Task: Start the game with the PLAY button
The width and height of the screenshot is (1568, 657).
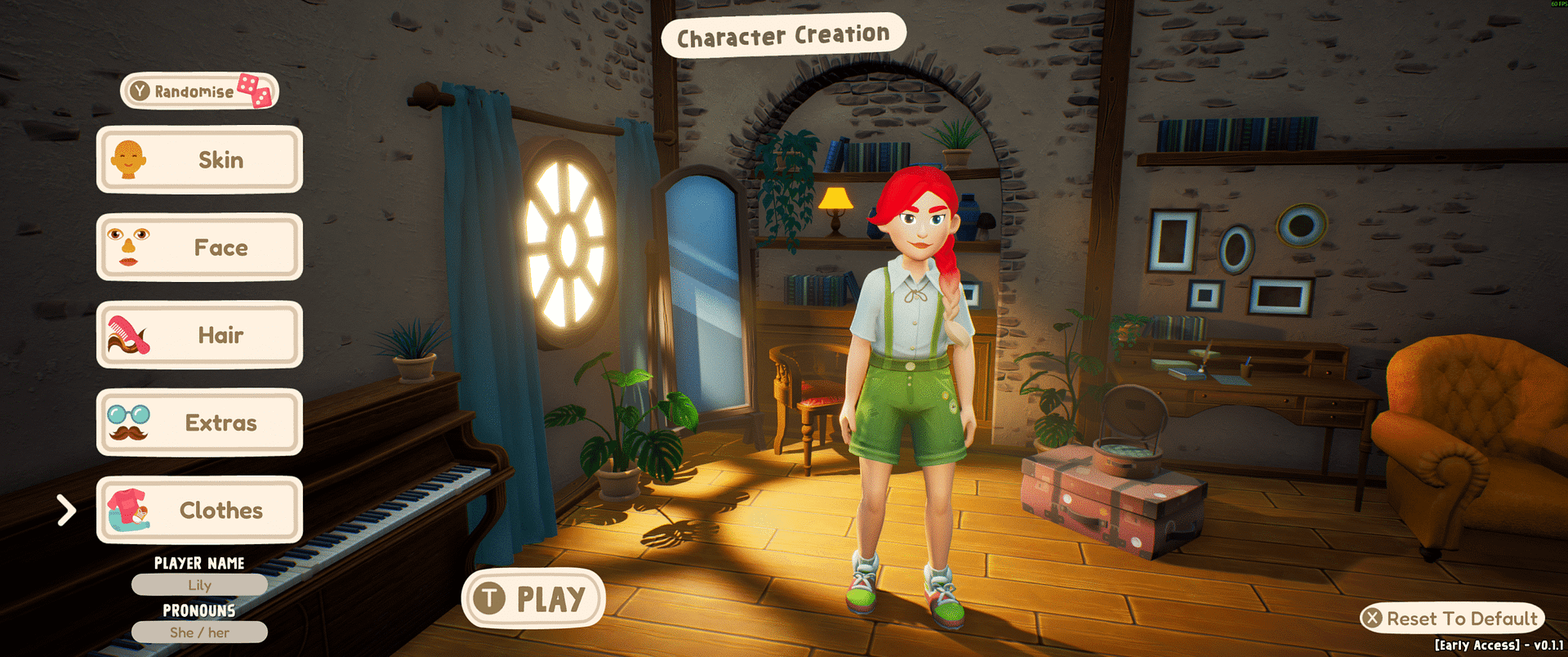Action: click(533, 598)
